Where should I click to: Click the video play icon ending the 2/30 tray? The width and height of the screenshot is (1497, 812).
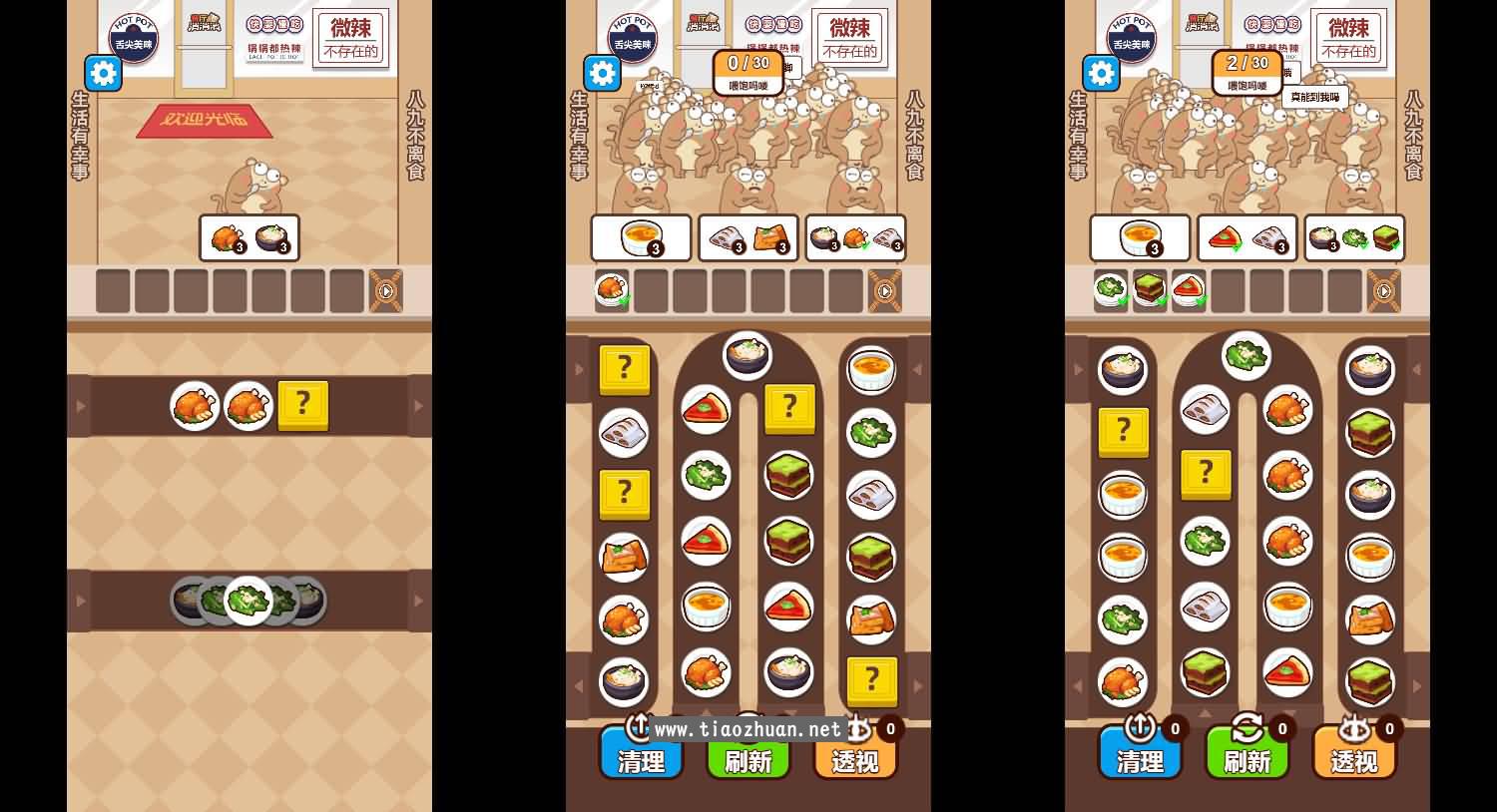(x=1384, y=291)
